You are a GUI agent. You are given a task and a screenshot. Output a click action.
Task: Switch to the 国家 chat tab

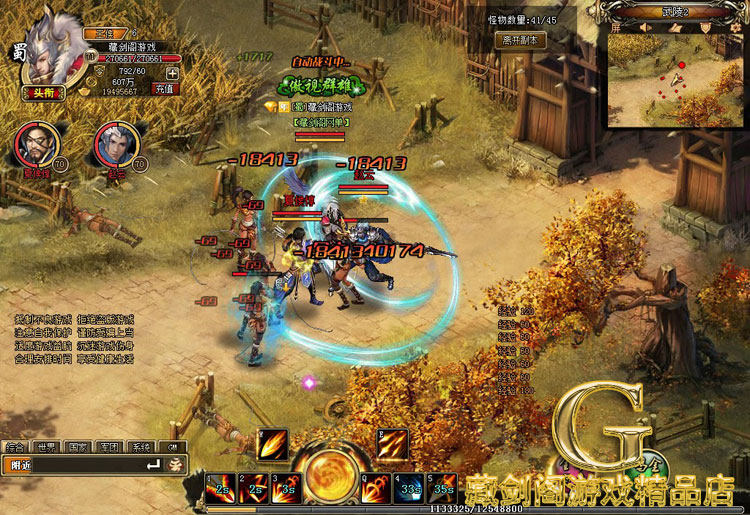pos(78,448)
